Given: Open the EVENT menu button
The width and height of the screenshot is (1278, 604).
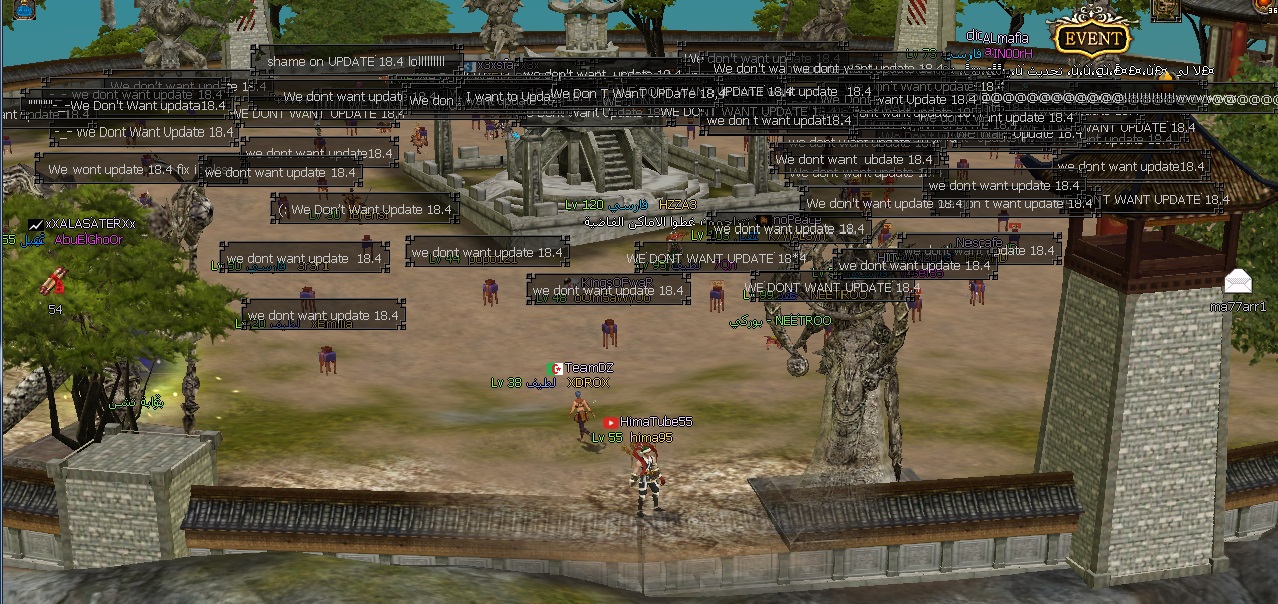Looking at the screenshot, I should click(x=1091, y=39).
